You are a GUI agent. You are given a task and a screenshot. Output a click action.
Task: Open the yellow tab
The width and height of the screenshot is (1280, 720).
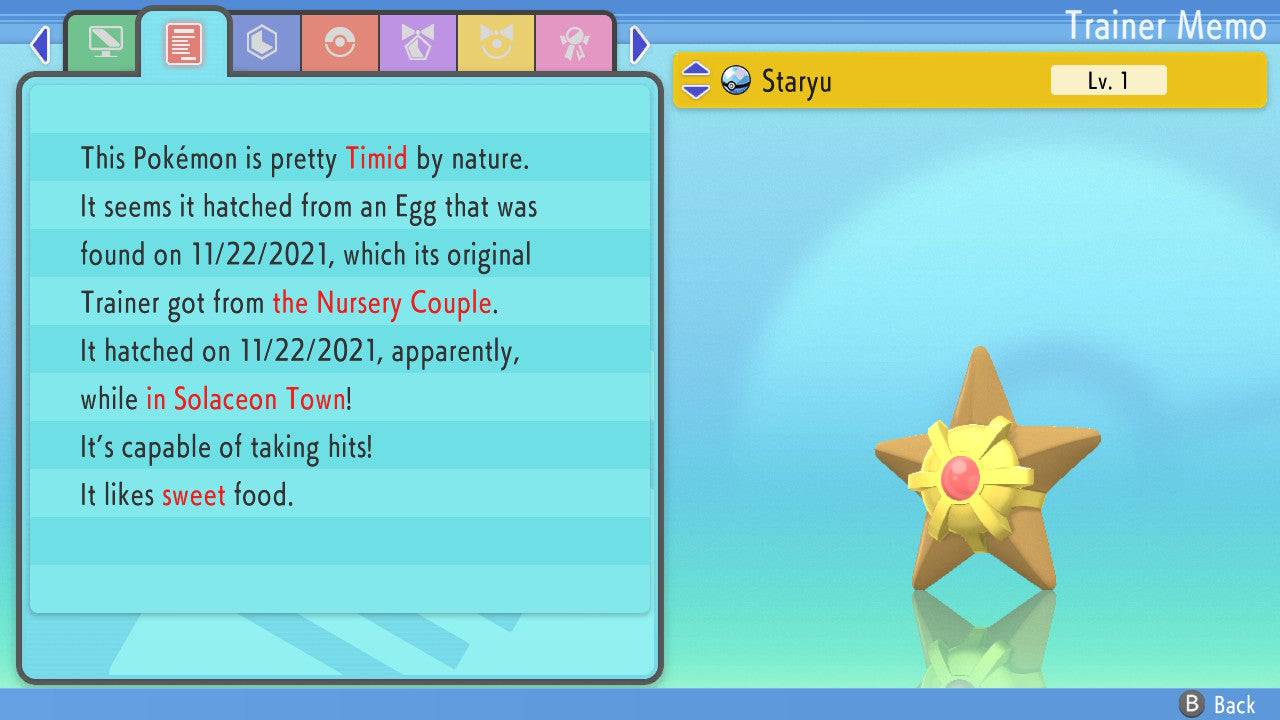point(496,43)
